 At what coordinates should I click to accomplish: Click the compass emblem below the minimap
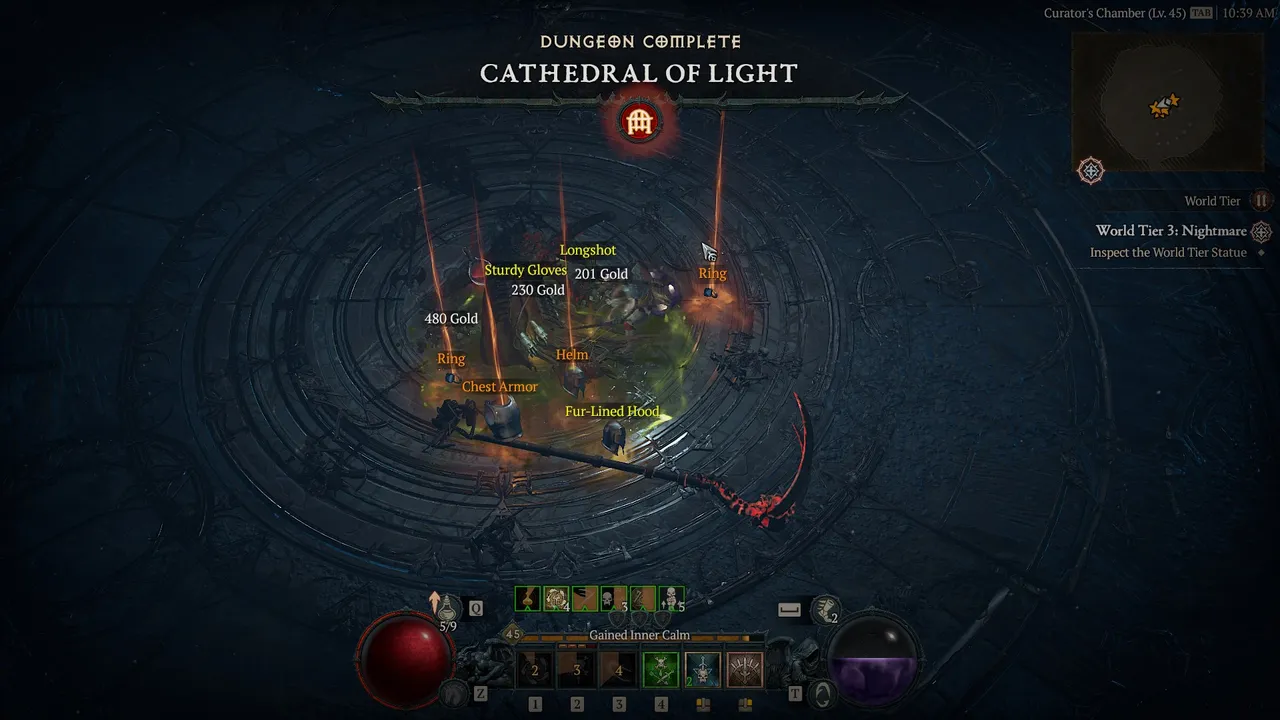point(1091,171)
